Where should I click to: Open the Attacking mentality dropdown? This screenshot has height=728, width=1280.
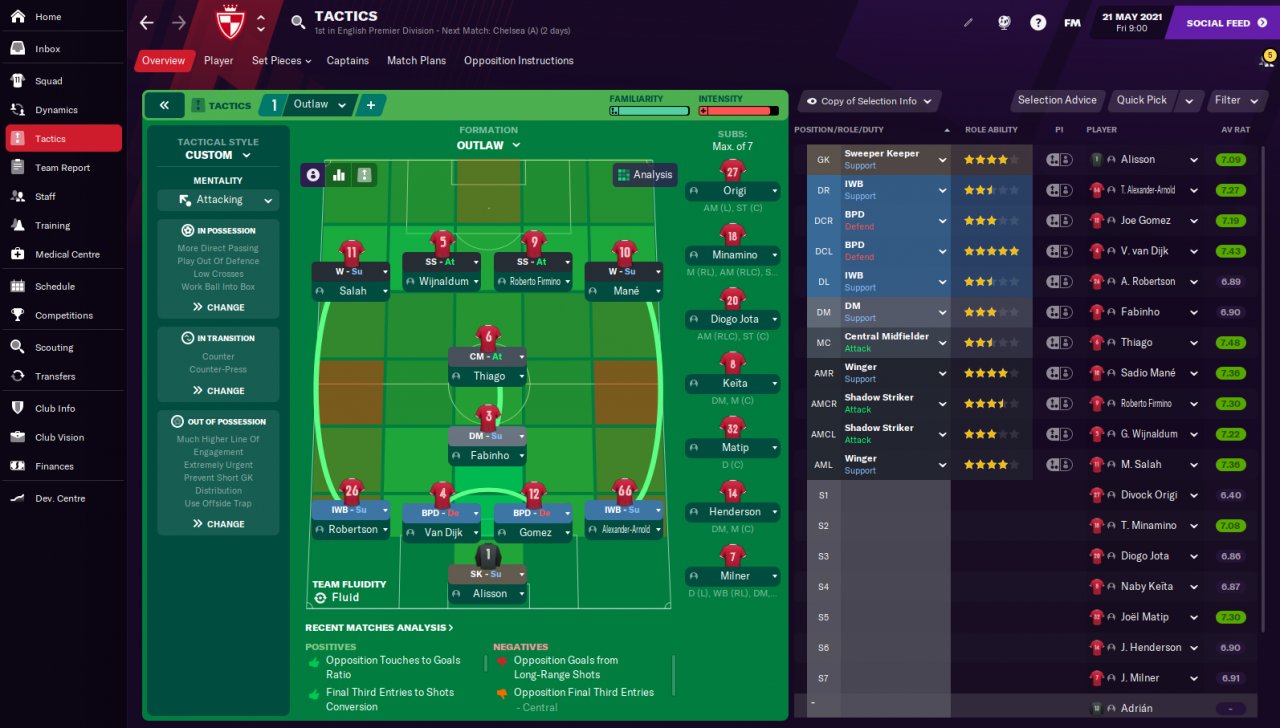[218, 200]
